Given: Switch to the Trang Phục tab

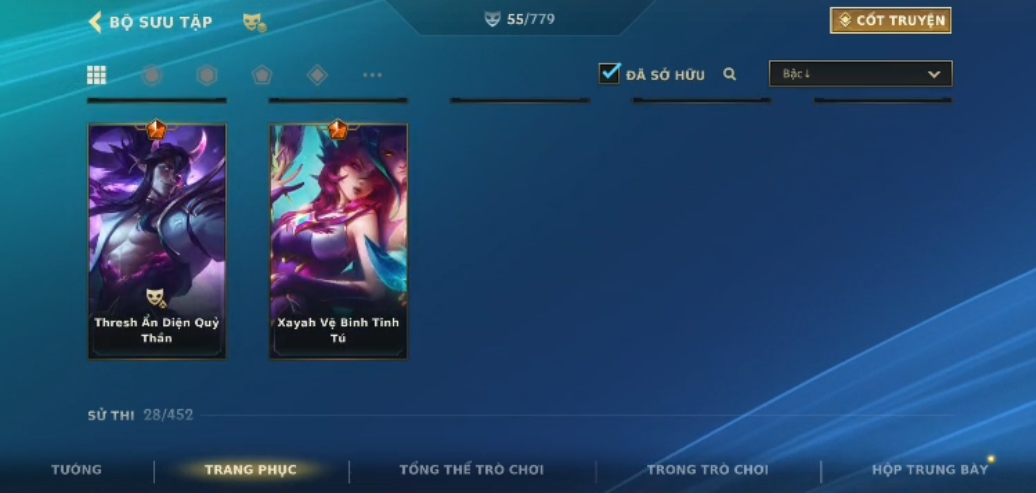Looking at the screenshot, I should 250,470.
